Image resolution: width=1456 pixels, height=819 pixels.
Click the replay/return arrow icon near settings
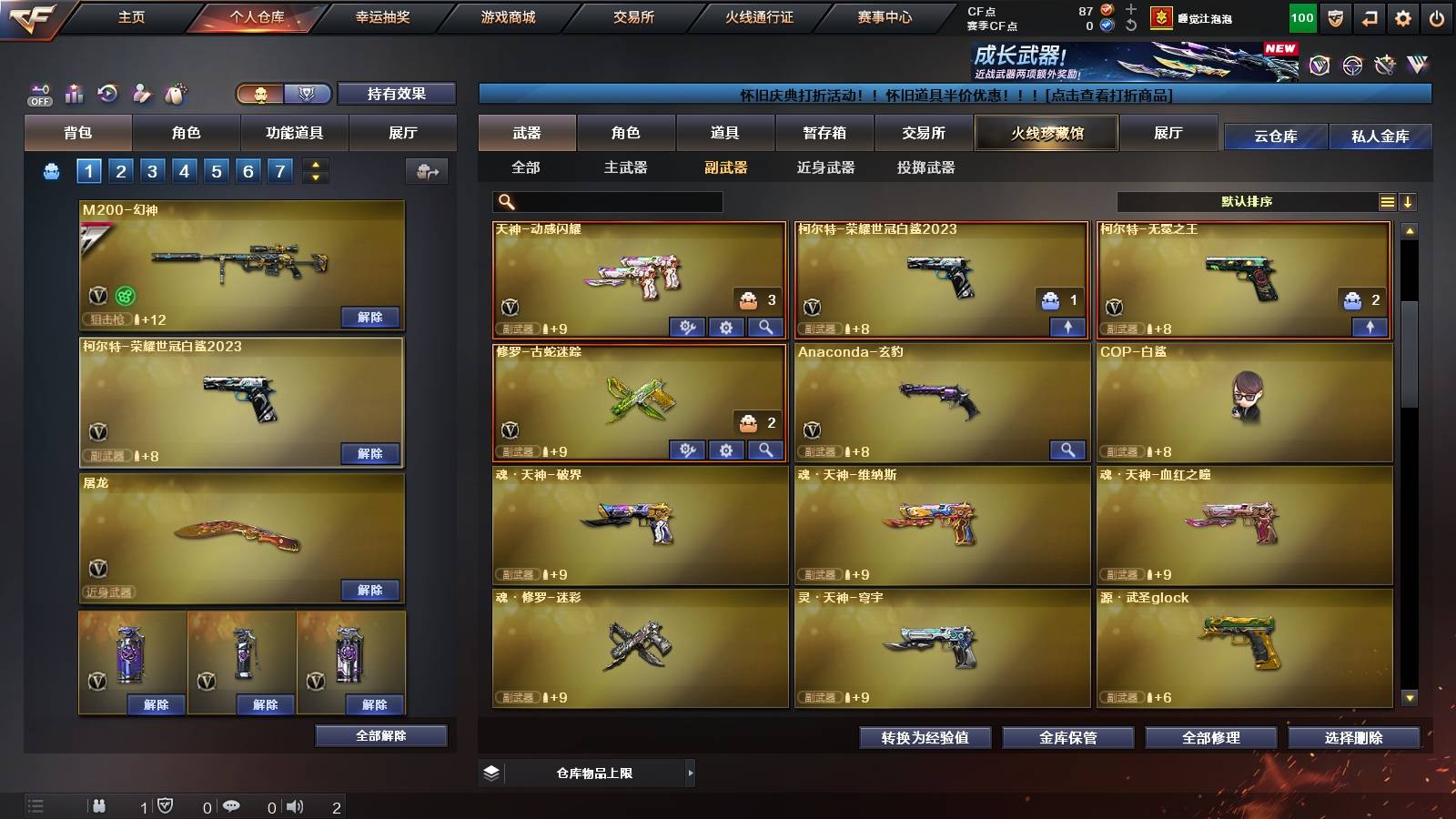coord(1368,16)
